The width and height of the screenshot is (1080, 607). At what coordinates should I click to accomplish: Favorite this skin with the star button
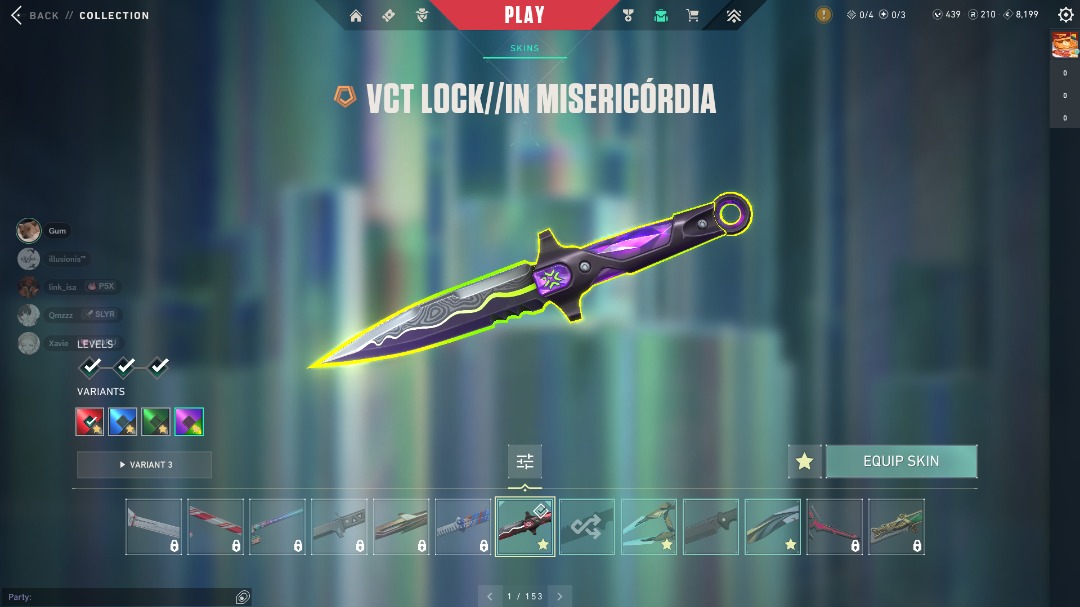pyautogui.click(x=804, y=462)
